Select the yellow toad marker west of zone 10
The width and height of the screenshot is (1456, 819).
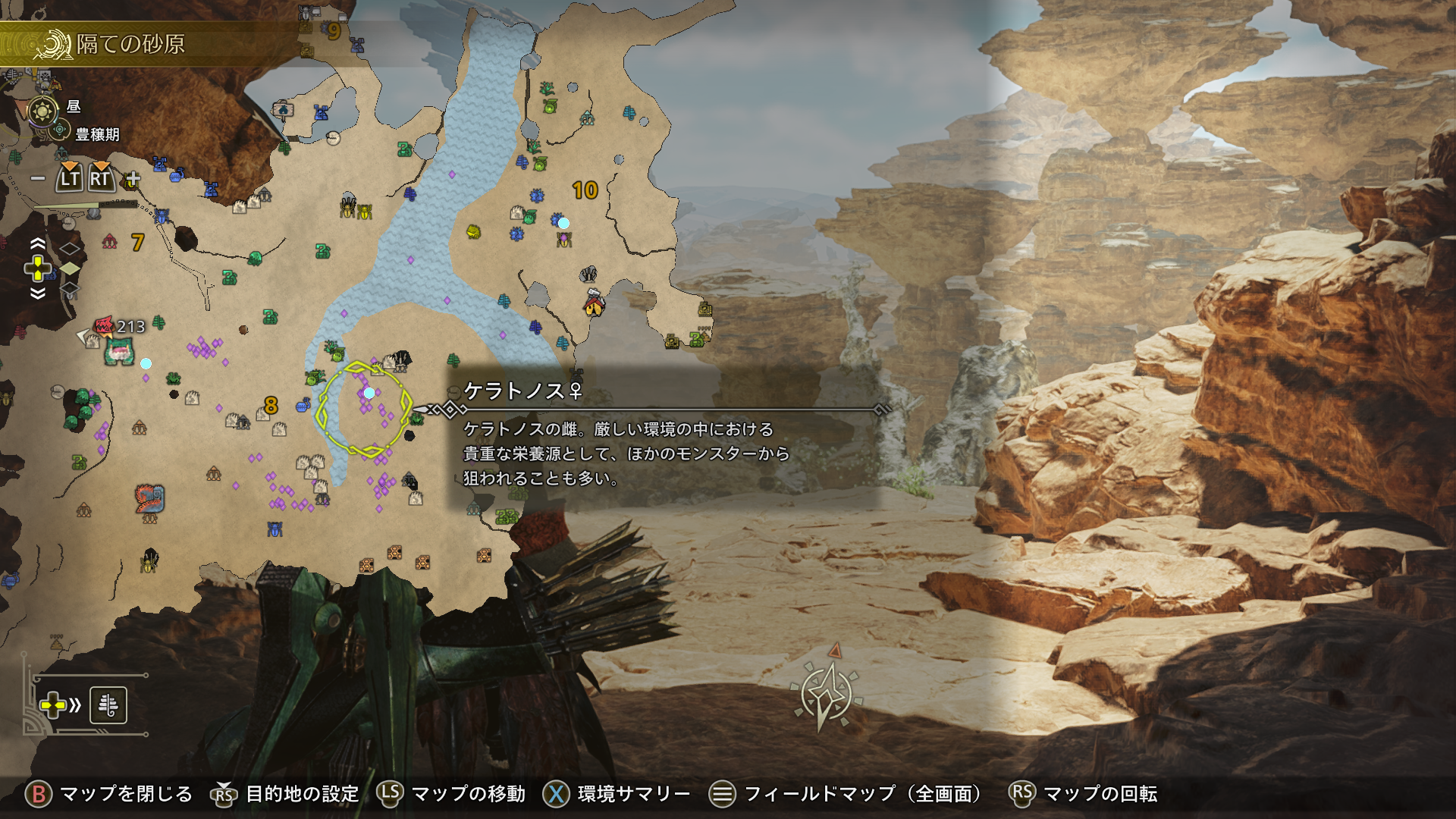[473, 231]
